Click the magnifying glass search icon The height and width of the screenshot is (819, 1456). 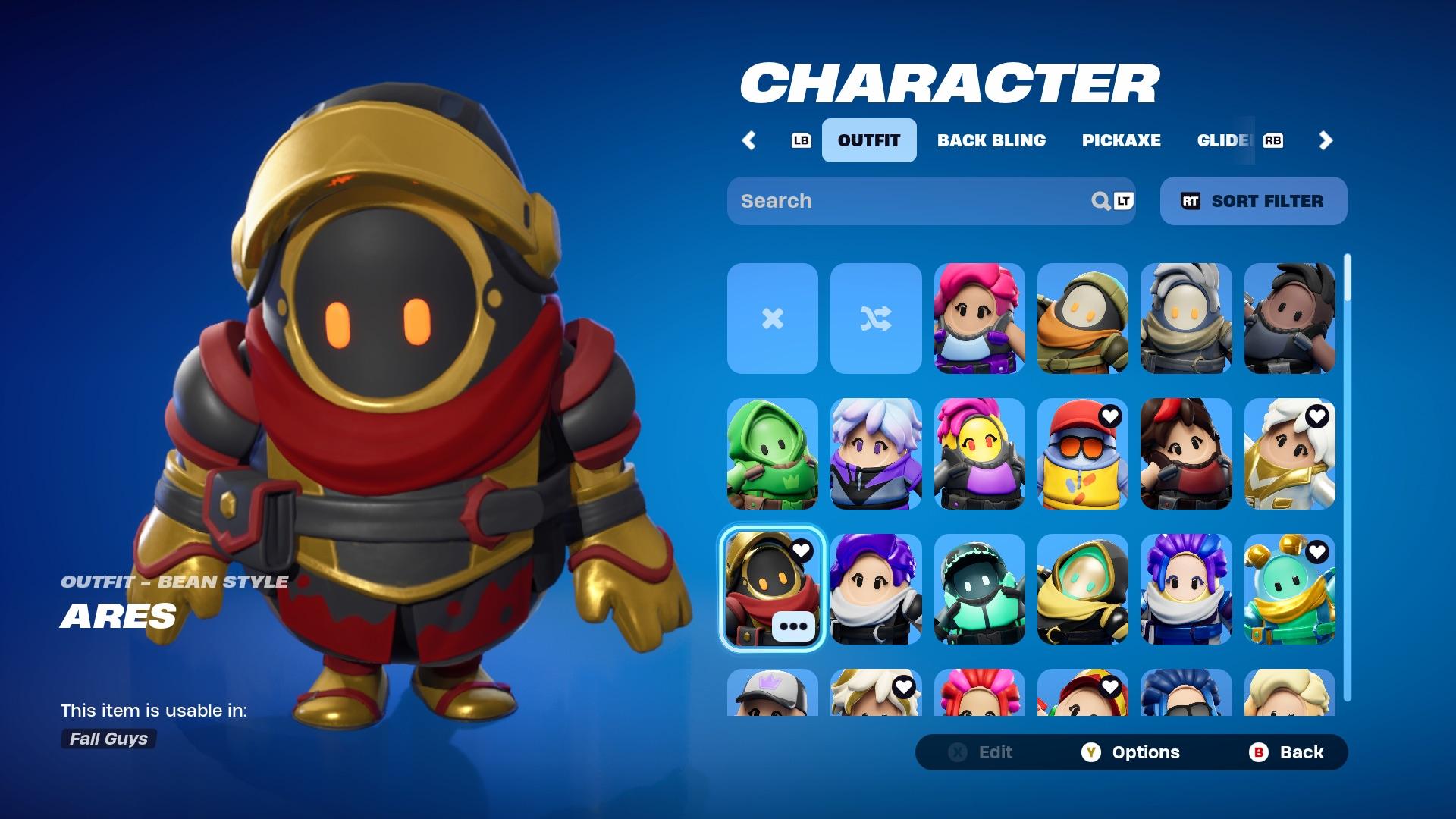click(1100, 201)
